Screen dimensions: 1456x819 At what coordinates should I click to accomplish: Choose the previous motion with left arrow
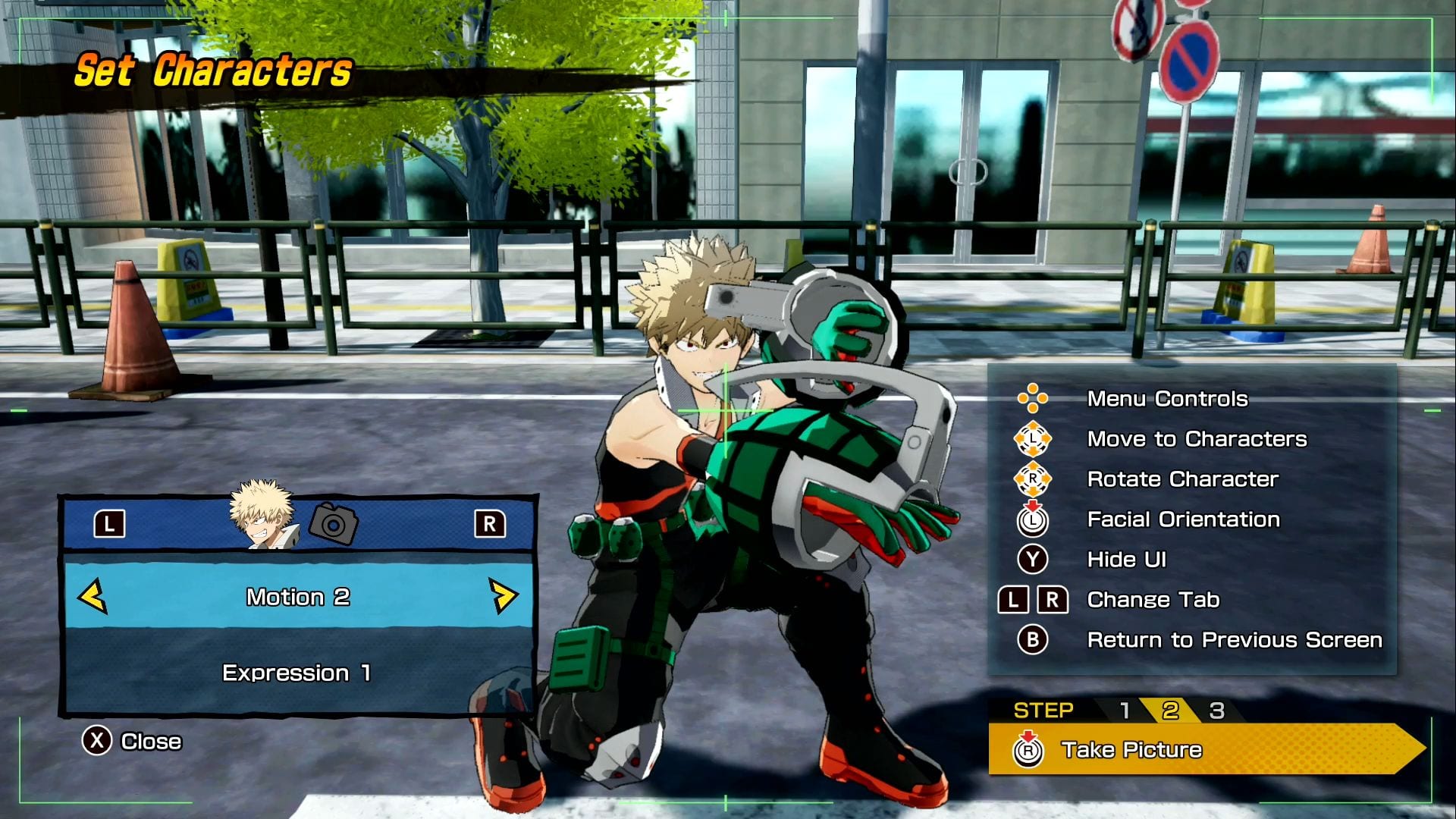coord(93,596)
